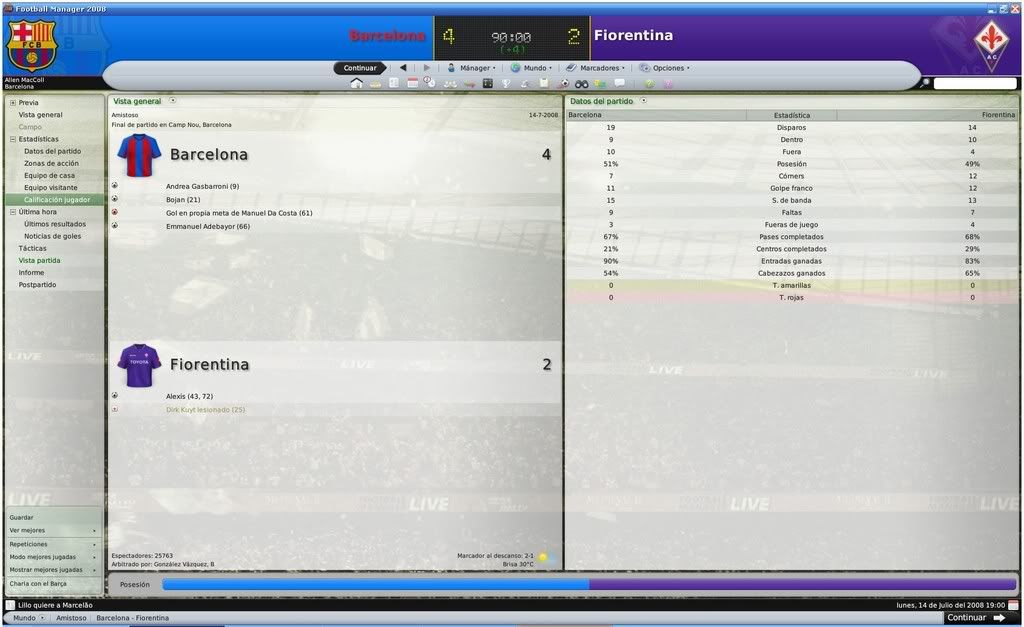
Task: Select Calificación jugador entry
Action: pyautogui.click(x=57, y=200)
